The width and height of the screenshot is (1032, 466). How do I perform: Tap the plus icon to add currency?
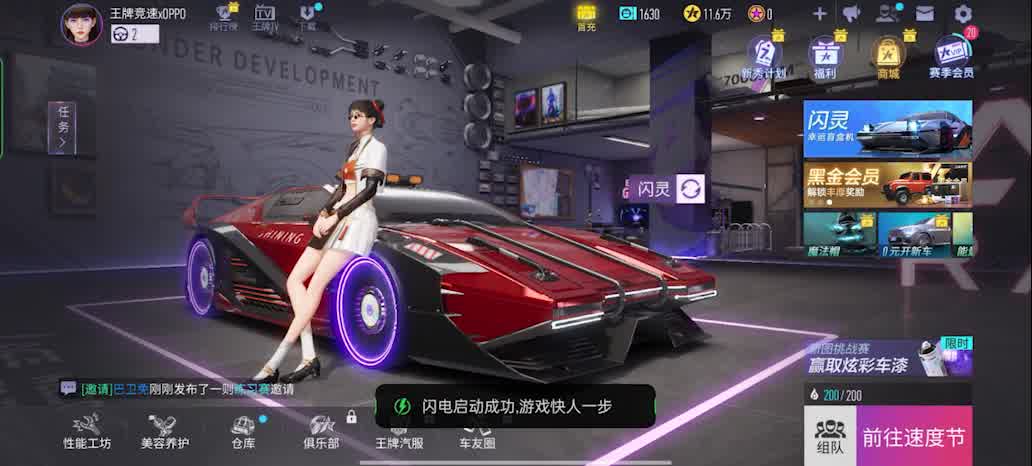pos(819,14)
